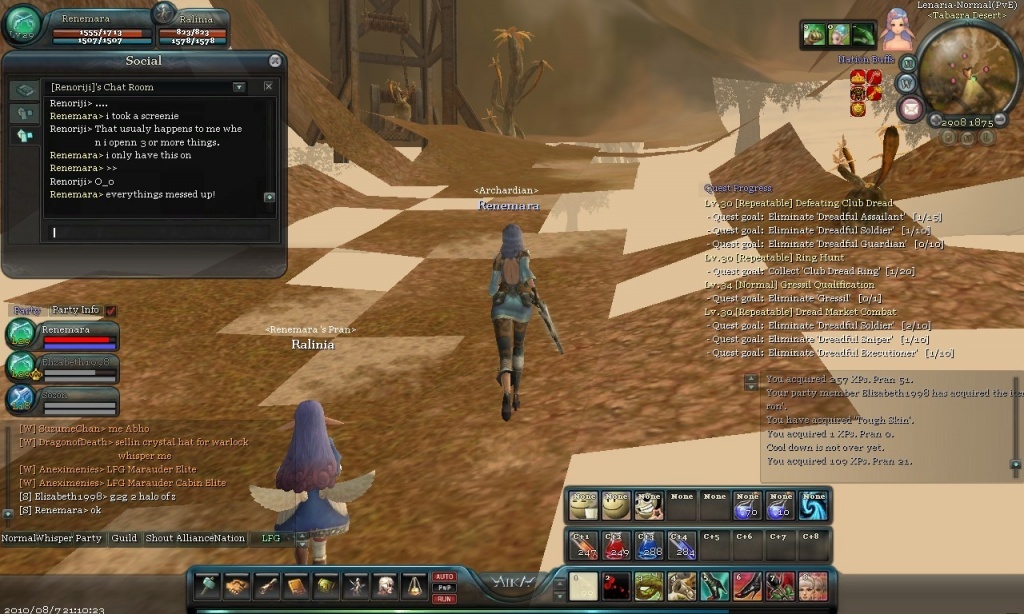Open the orange book menu icon
The width and height of the screenshot is (1024, 614).
click(x=296, y=586)
